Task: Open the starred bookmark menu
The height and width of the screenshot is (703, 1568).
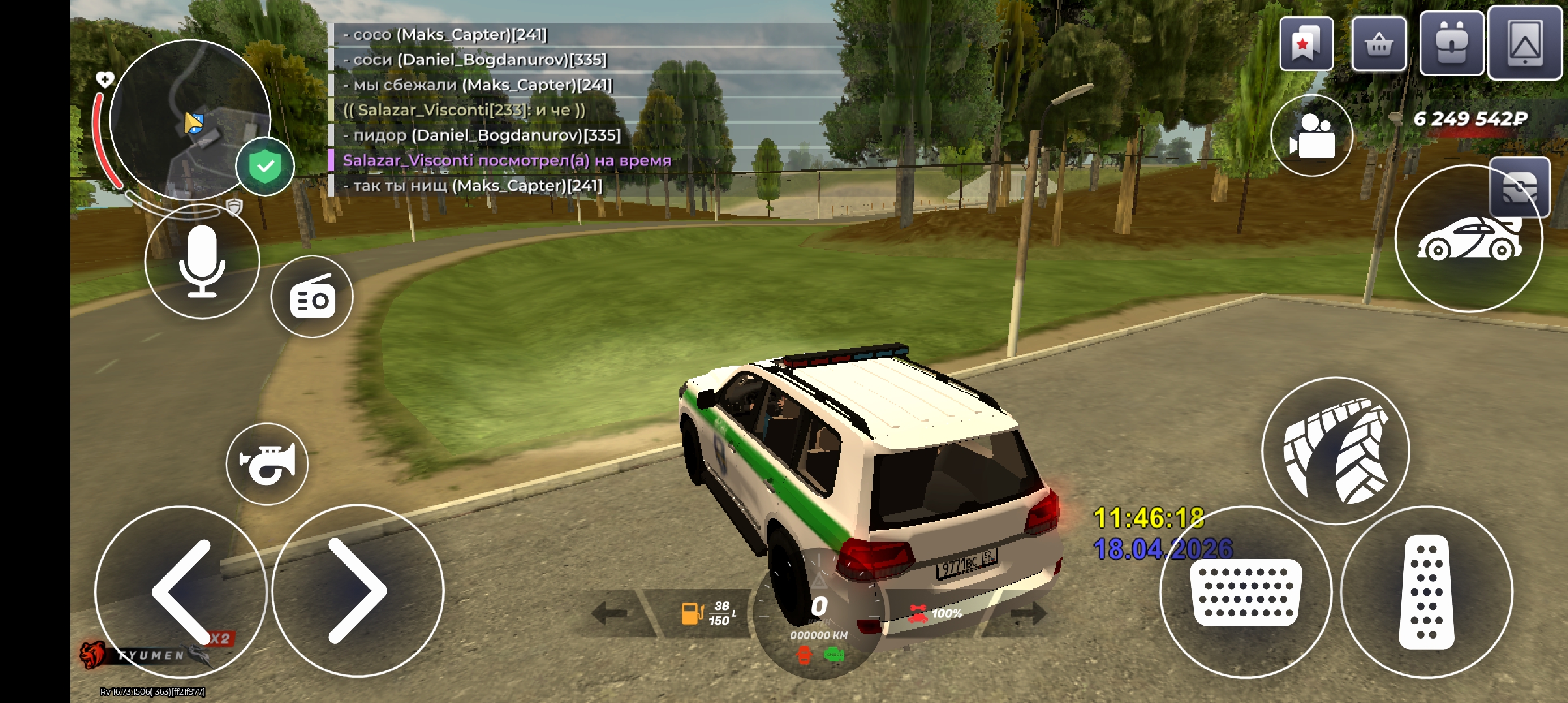Action: coord(1306,44)
